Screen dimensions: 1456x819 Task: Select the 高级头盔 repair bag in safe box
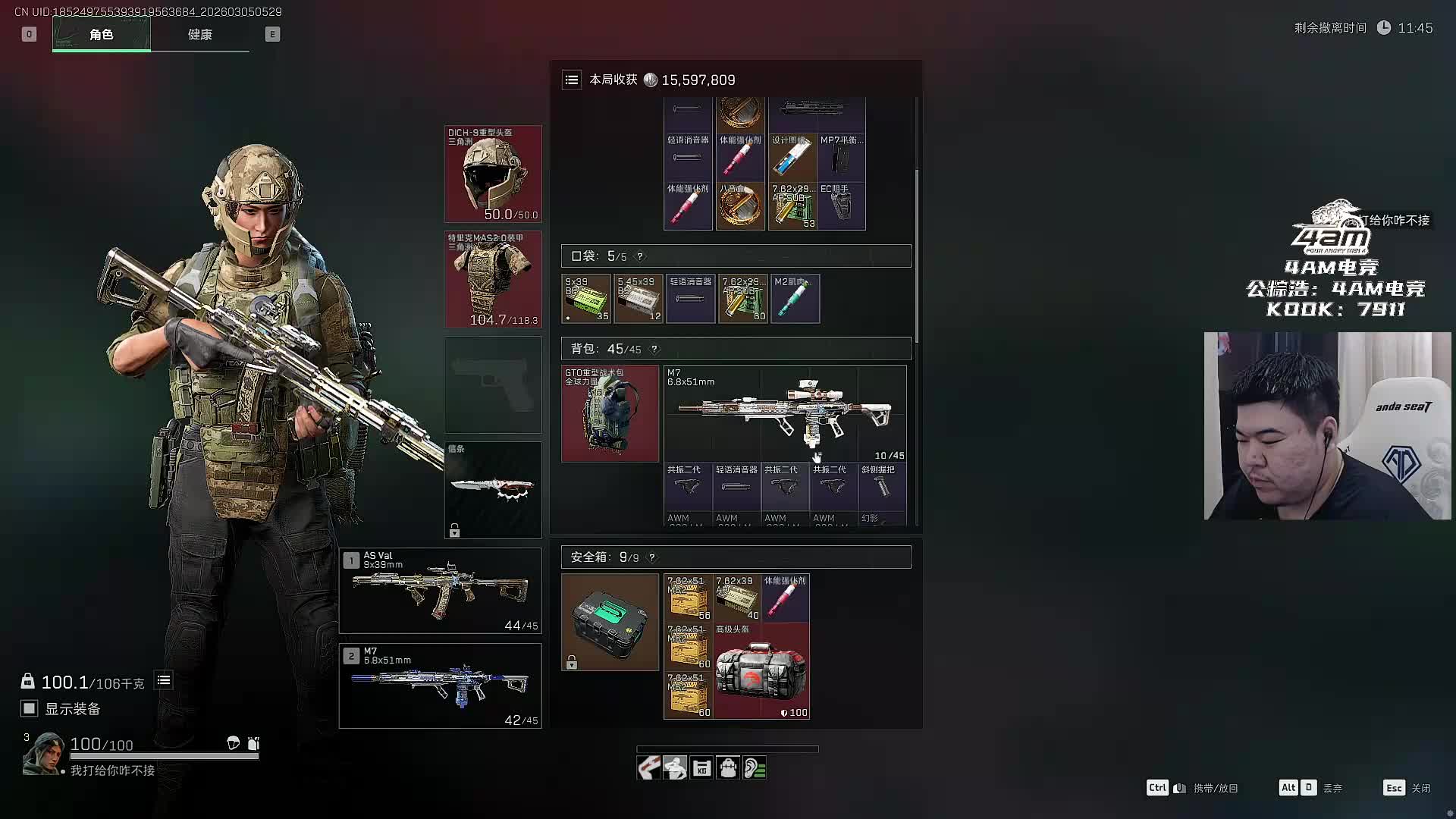[761, 671]
